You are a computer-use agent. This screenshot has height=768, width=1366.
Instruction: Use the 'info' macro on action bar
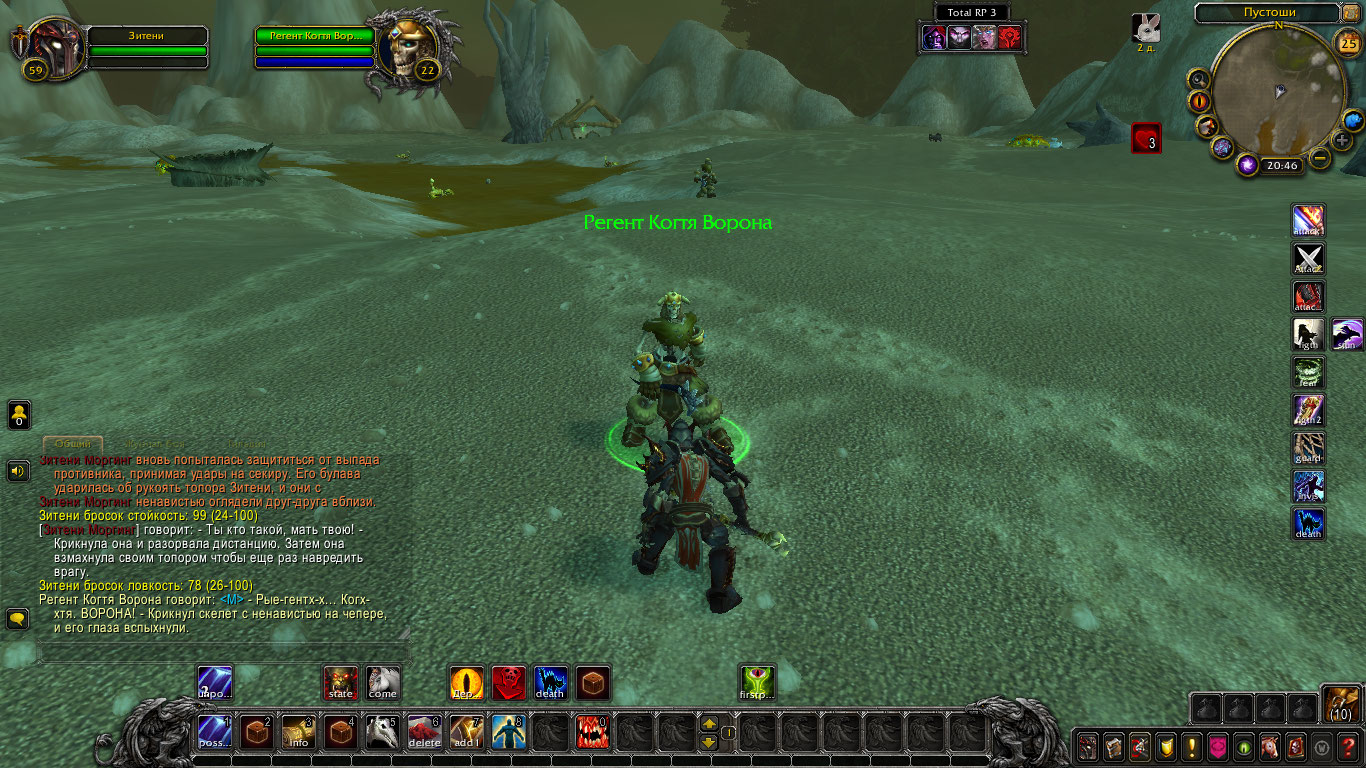click(x=299, y=733)
